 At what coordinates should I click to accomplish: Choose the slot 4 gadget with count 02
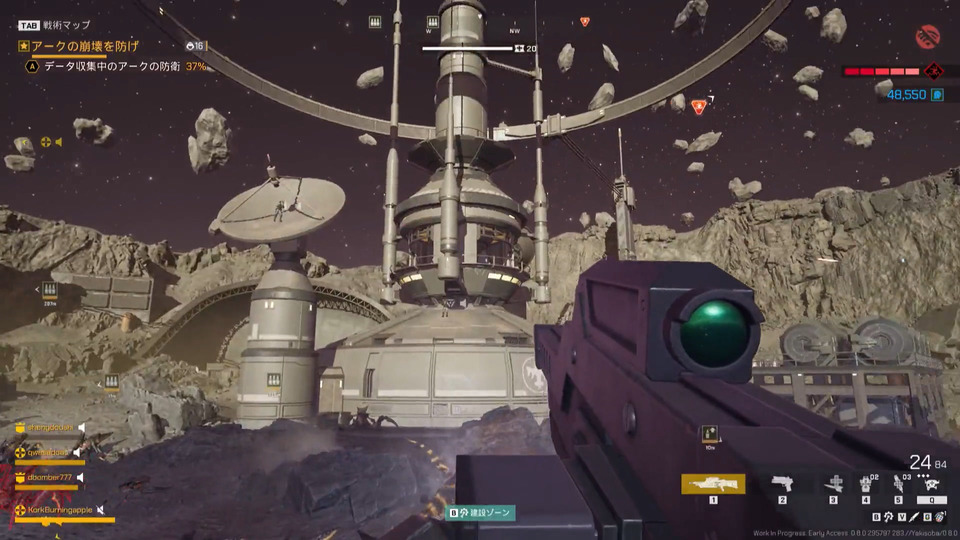[x=866, y=484]
